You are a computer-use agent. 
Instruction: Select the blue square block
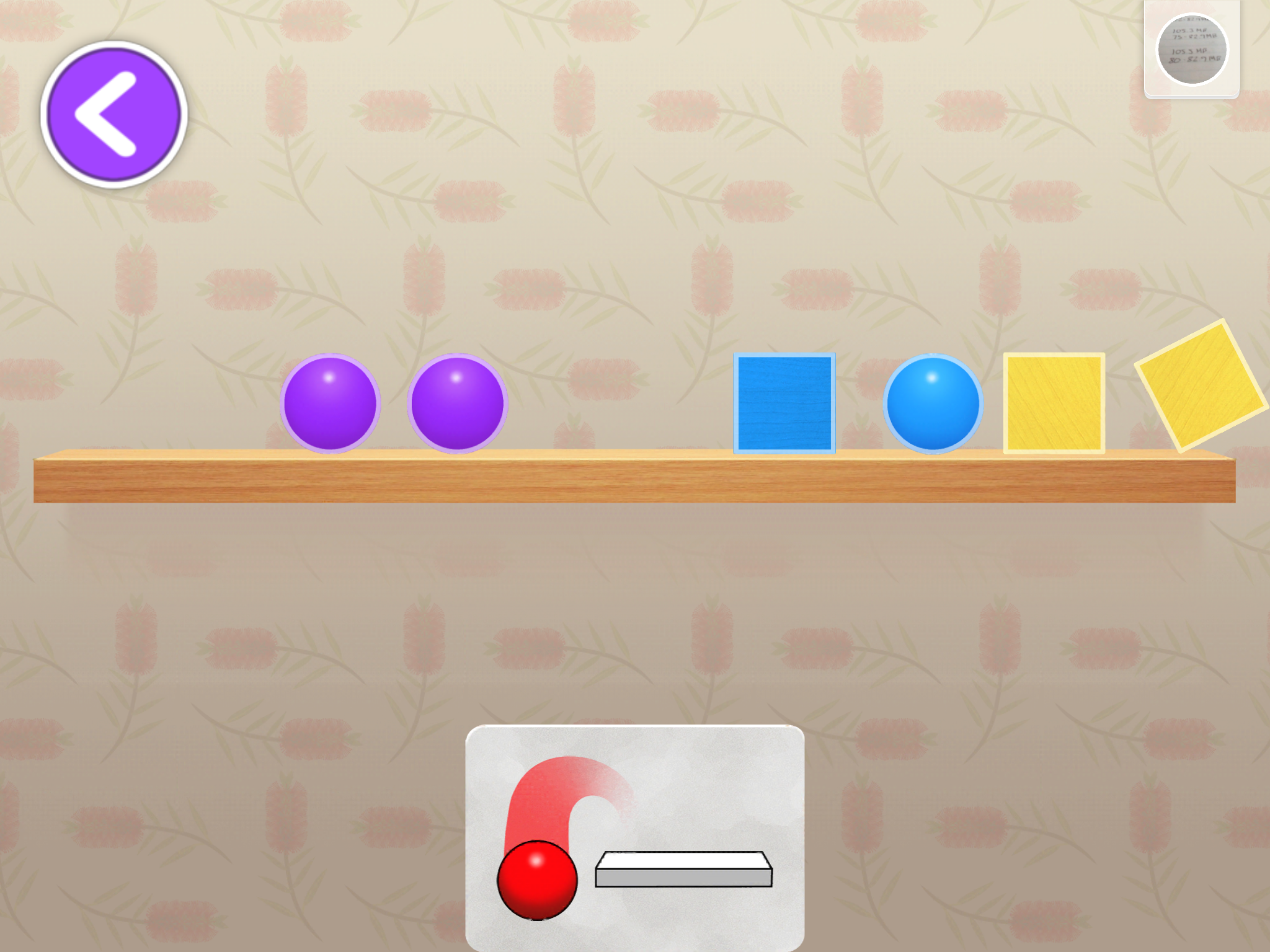784,403
